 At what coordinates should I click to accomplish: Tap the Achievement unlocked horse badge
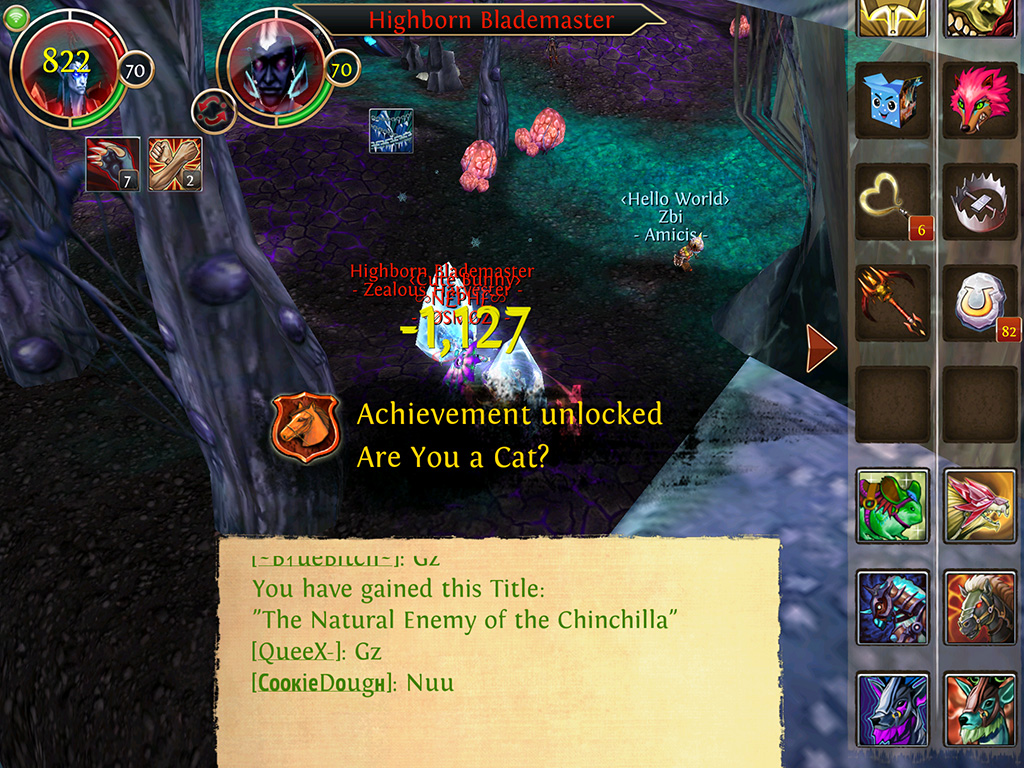[306, 428]
